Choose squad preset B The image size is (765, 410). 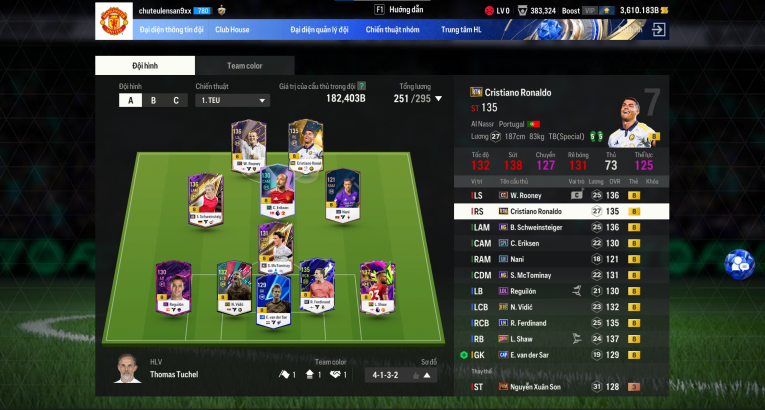[153, 100]
